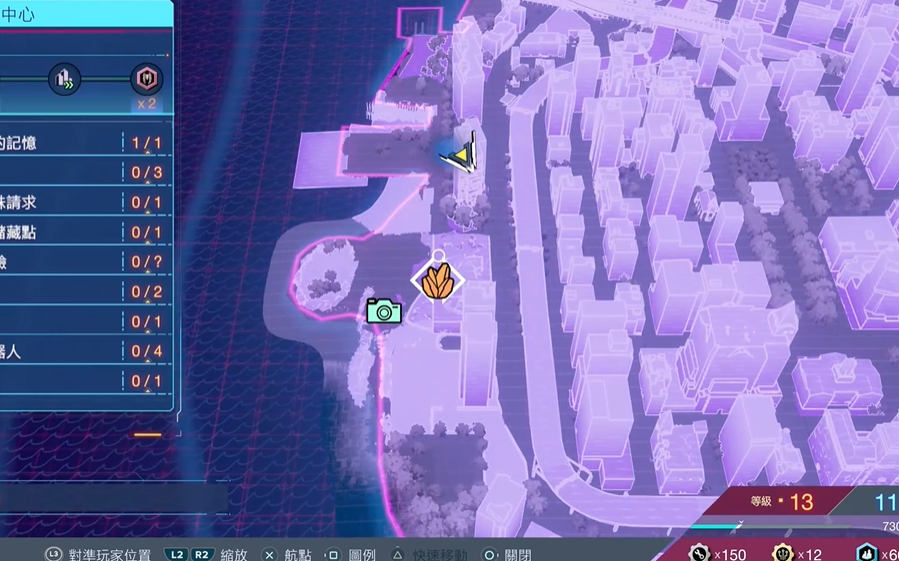Select the x2 district reward token icon
The width and height of the screenshot is (899, 561).
(146, 79)
